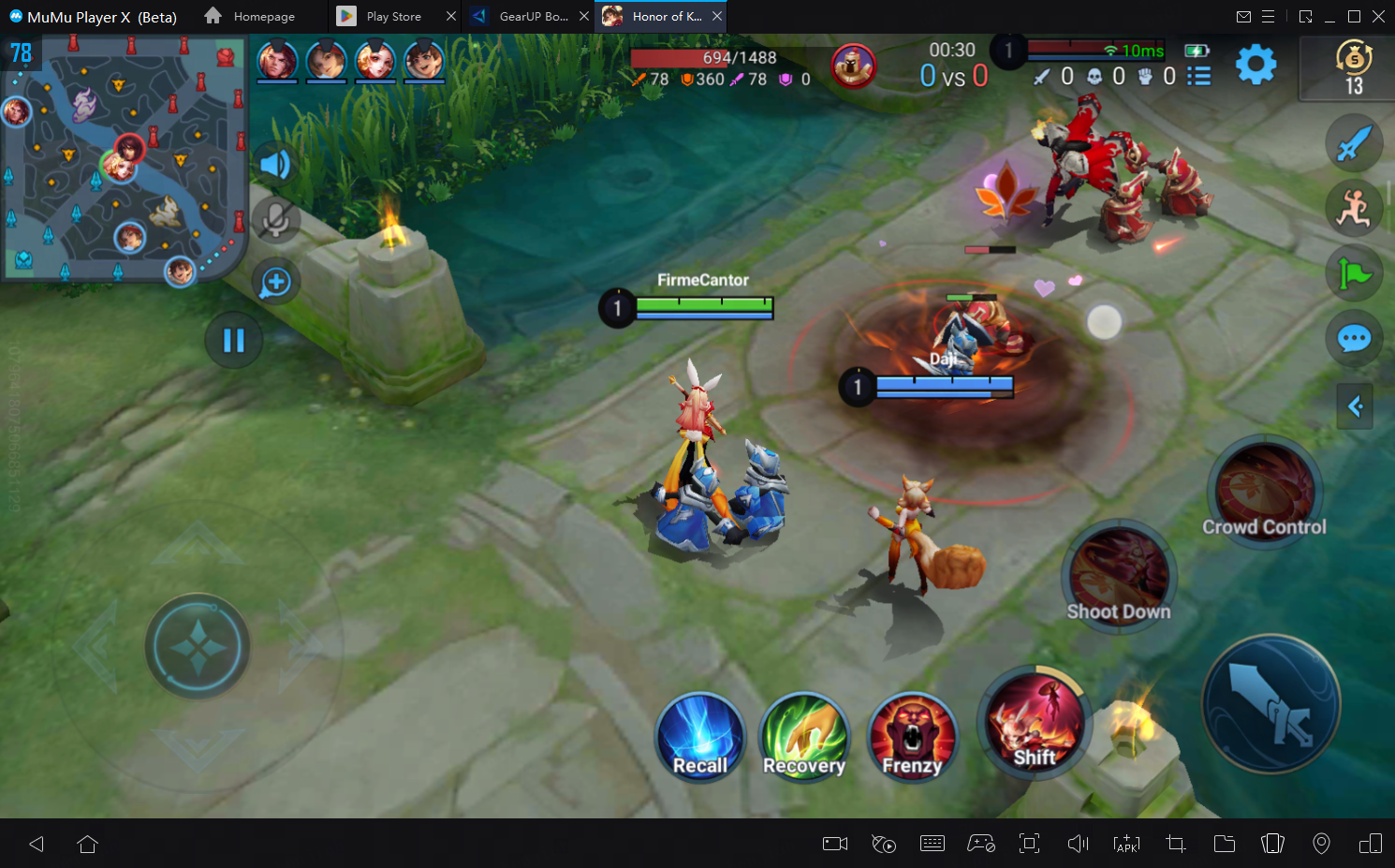Activate the Crowd Control skill
This screenshot has width=1395, height=868.
(x=1264, y=491)
